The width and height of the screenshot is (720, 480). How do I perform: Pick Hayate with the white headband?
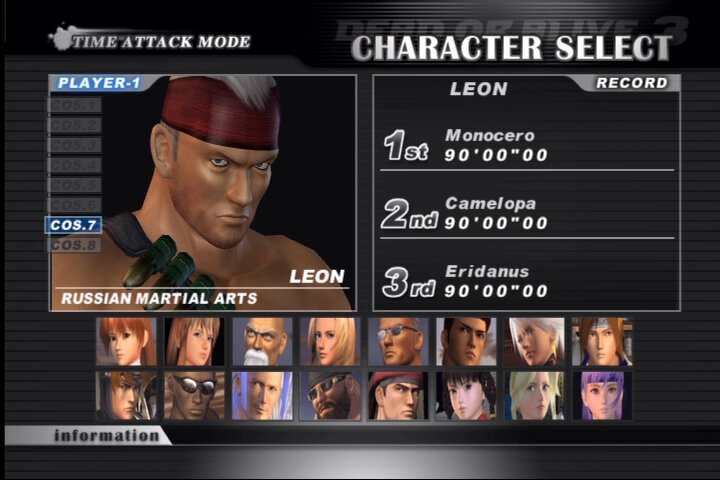[602, 341]
